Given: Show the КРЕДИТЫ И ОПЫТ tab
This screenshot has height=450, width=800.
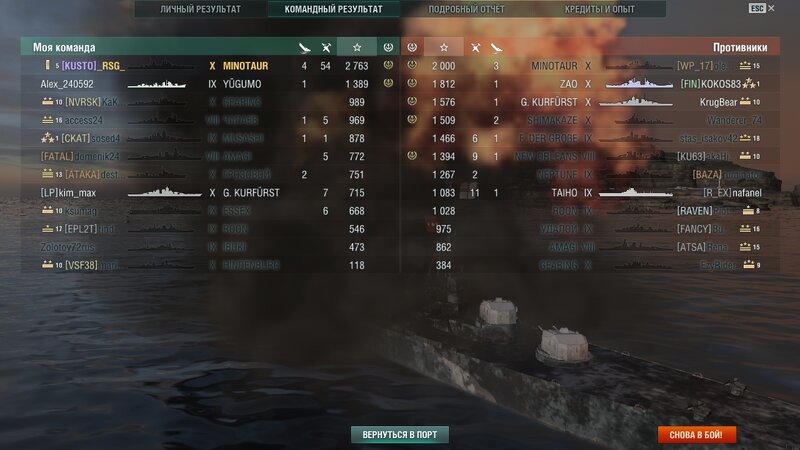Looking at the screenshot, I should pos(599,9).
